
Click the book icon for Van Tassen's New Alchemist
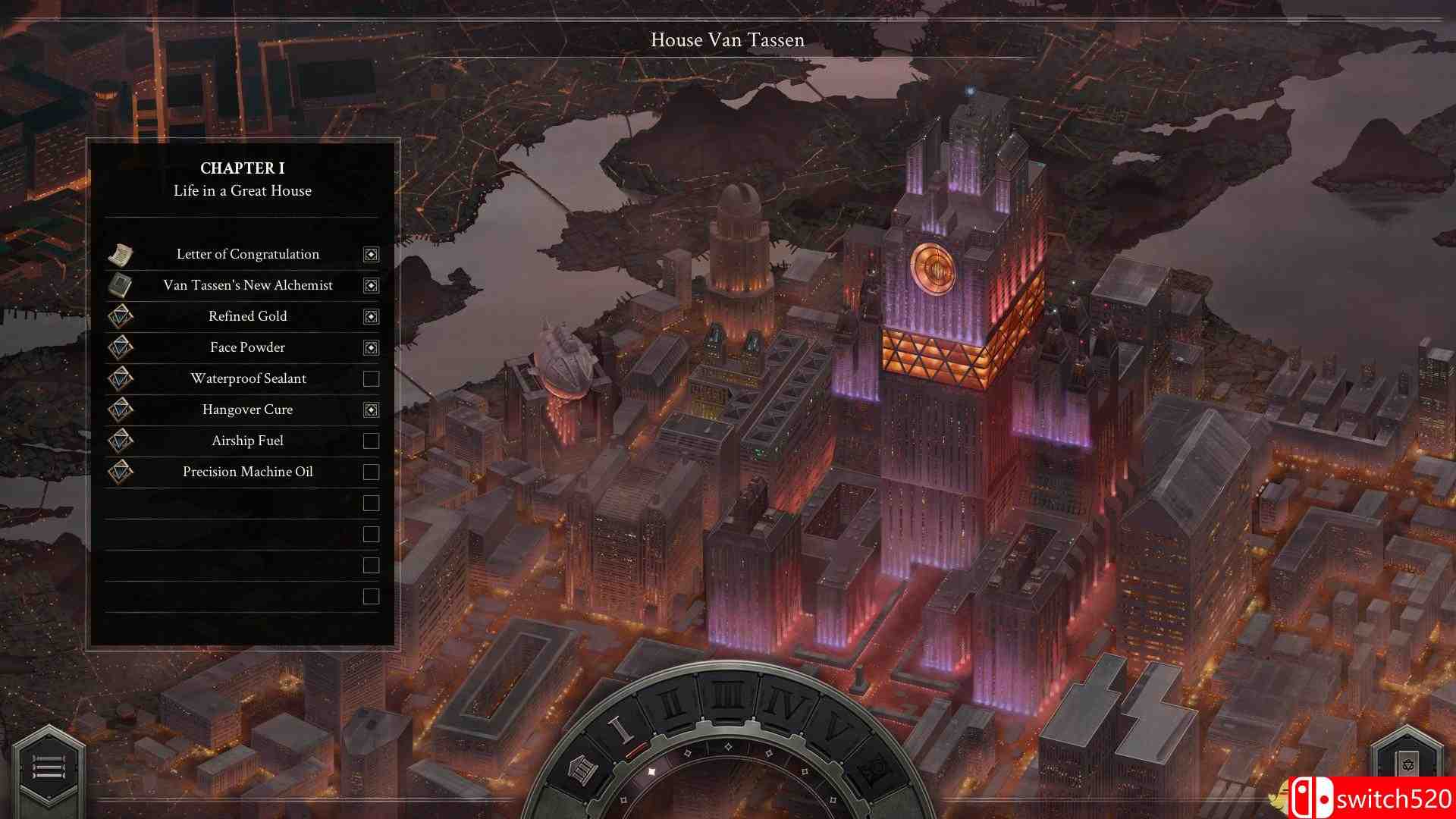pyautogui.click(x=121, y=285)
